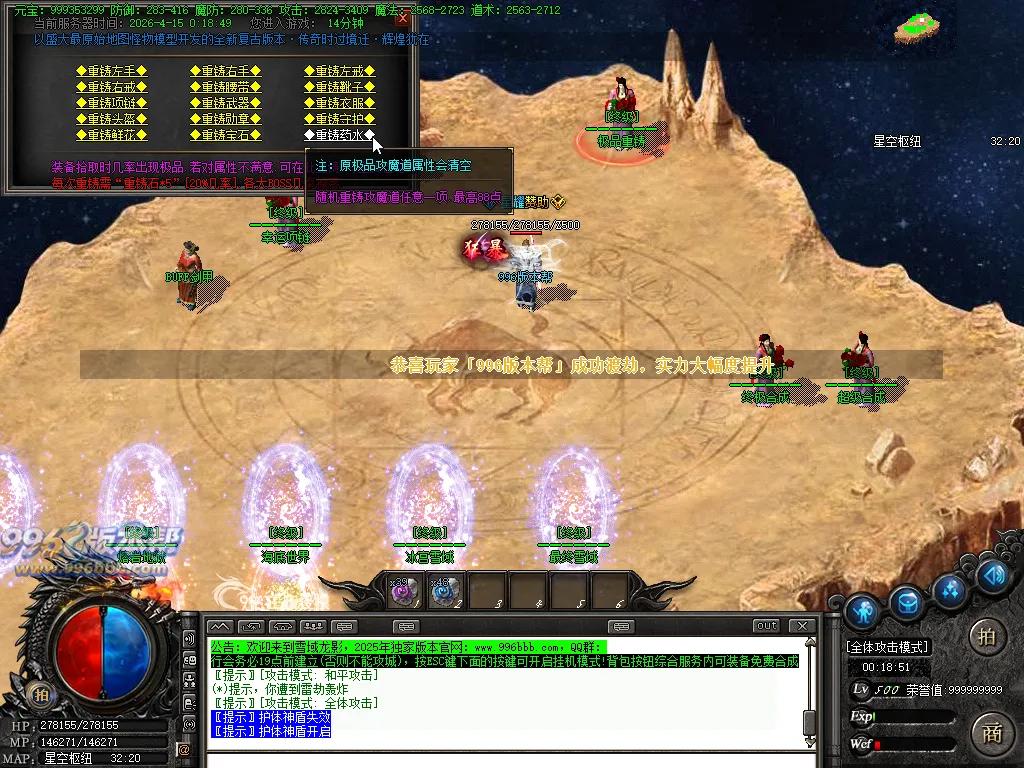Open the 商 shop button

click(x=991, y=732)
